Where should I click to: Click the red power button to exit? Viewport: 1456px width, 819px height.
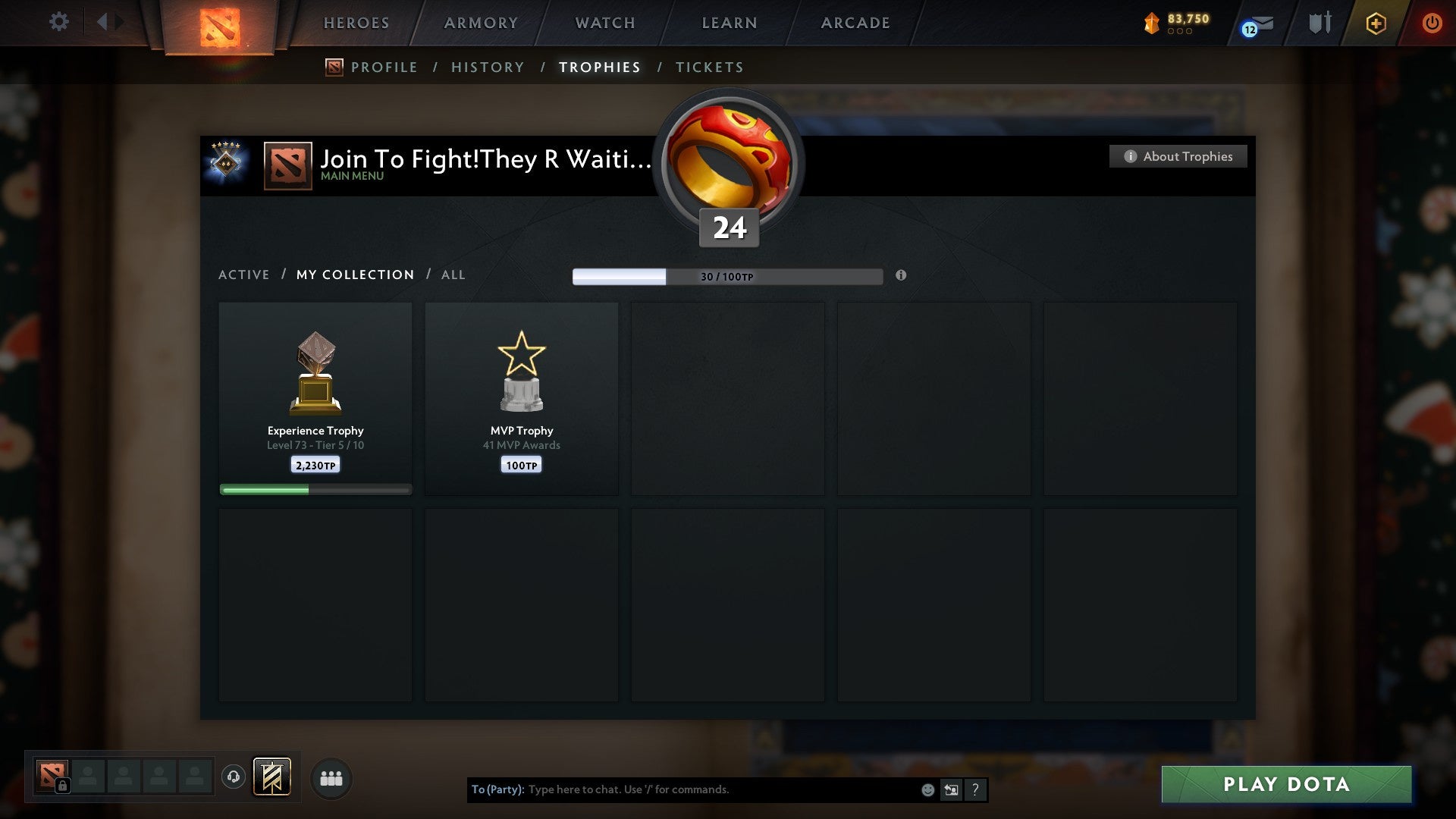click(1433, 23)
